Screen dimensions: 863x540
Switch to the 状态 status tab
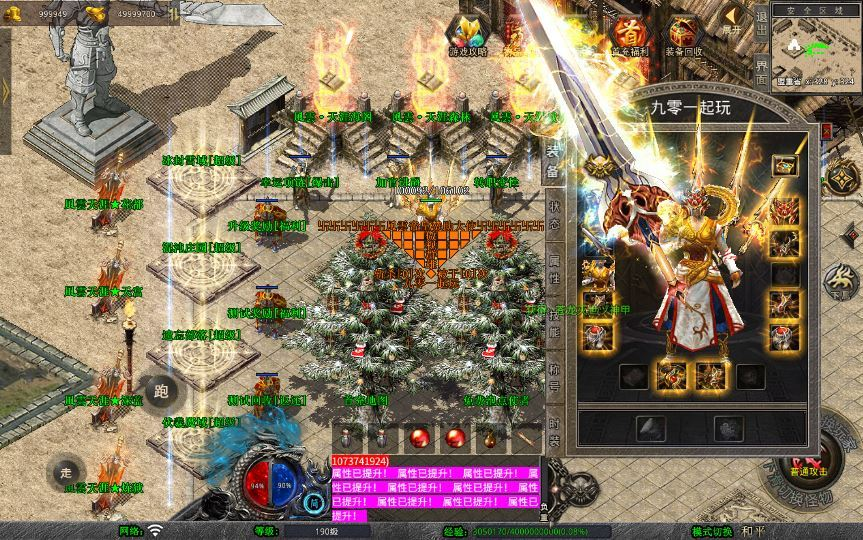pos(552,213)
